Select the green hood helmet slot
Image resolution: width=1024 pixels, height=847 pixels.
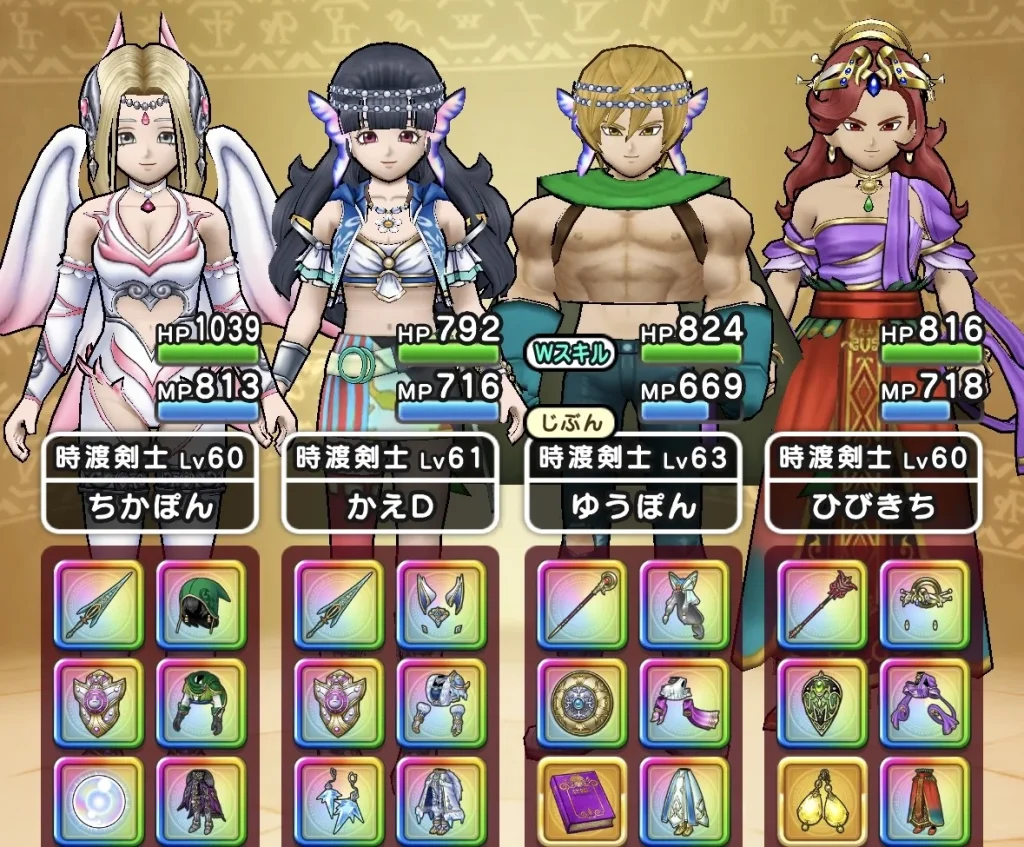[x=201, y=603]
